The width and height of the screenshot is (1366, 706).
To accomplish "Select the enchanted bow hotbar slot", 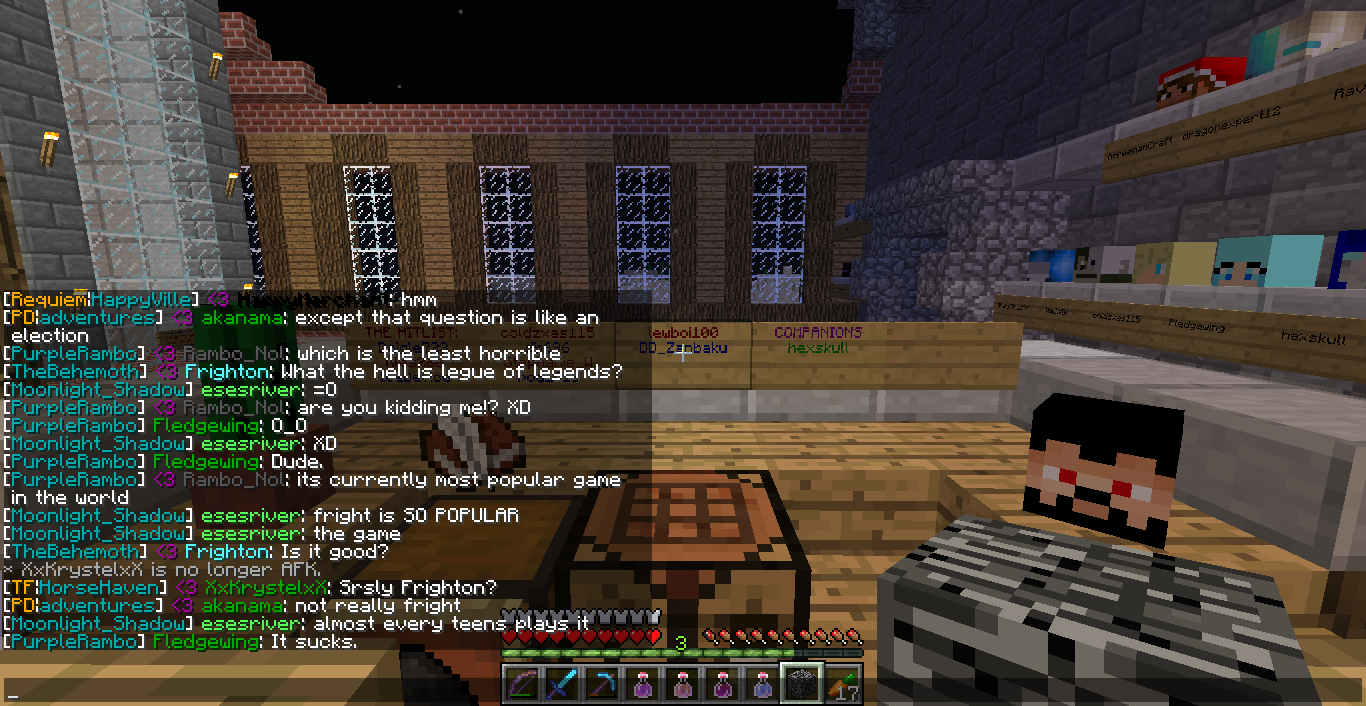I will click(x=522, y=685).
